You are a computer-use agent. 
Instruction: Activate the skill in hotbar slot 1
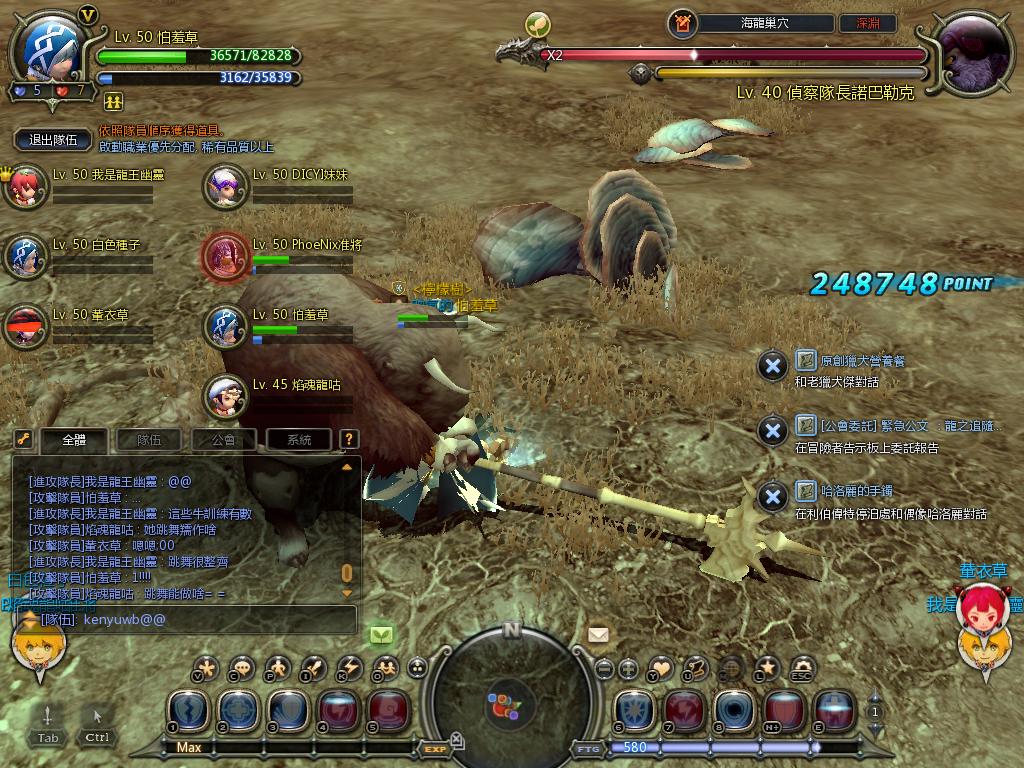point(188,708)
